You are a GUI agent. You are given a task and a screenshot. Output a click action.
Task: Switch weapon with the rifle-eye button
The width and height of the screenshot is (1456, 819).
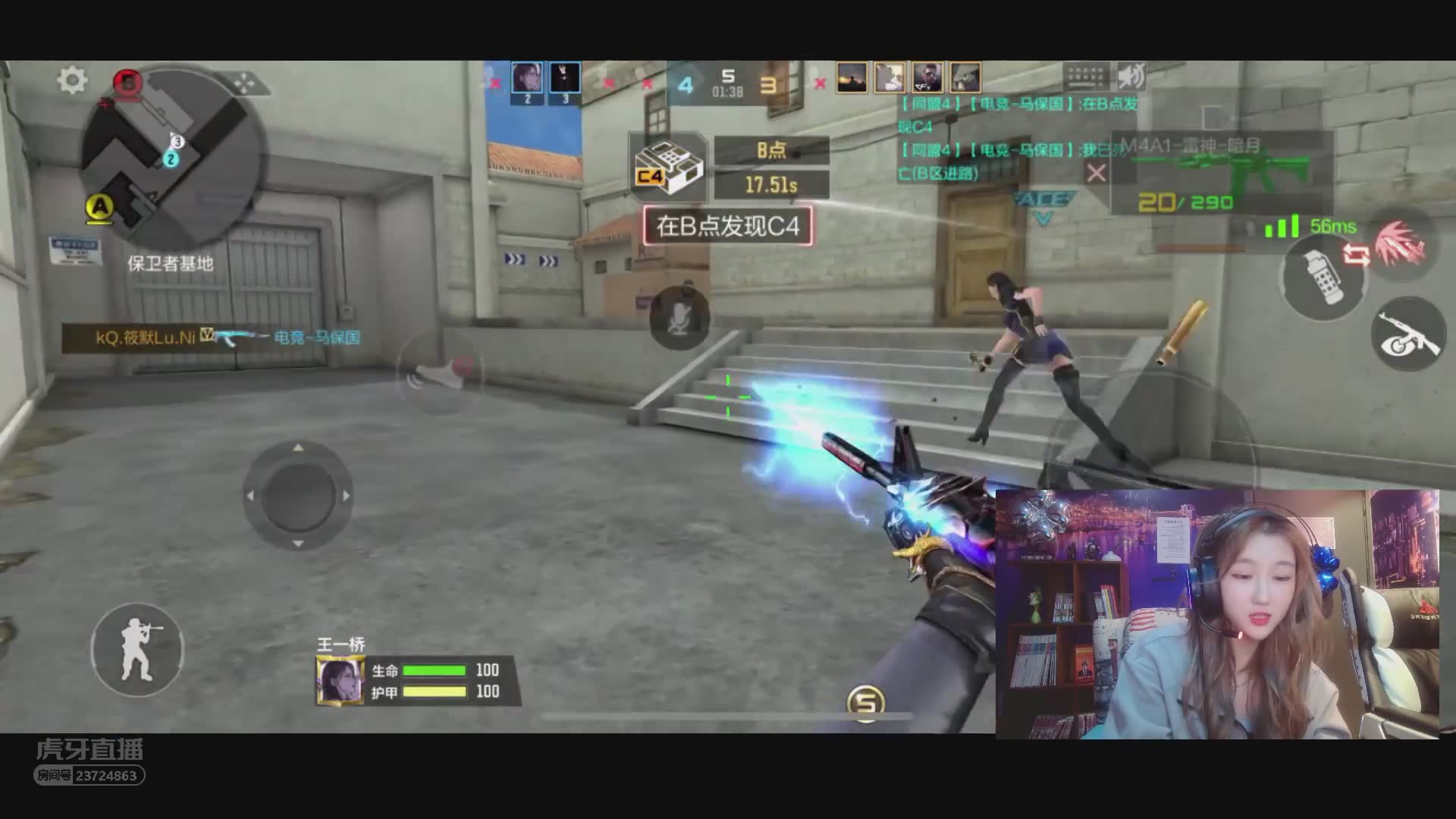(x=1408, y=334)
